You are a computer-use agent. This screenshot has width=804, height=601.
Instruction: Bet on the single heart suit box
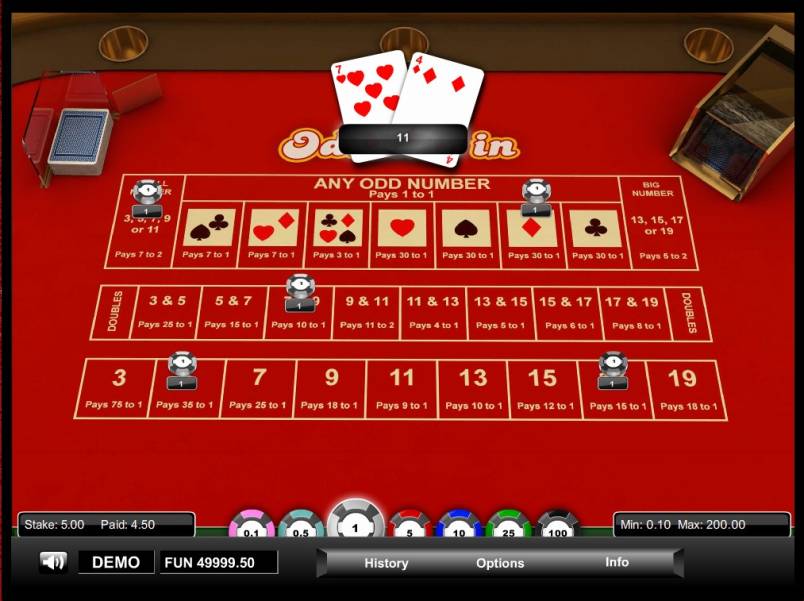(401, 234)
